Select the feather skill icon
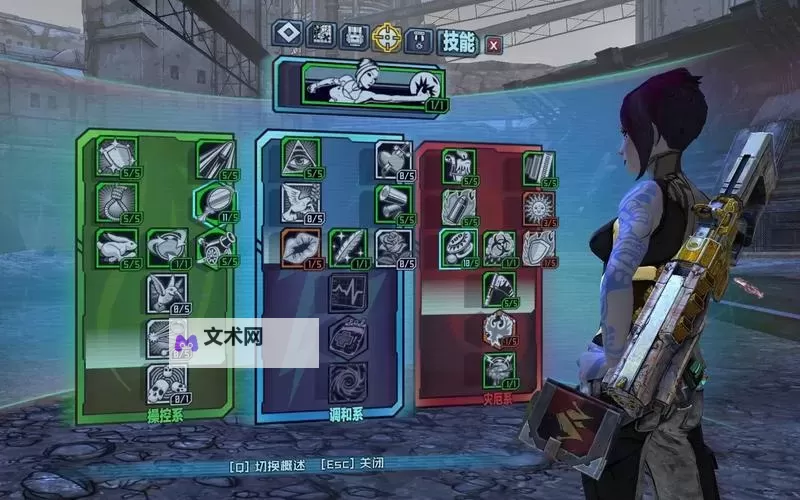 346,246
